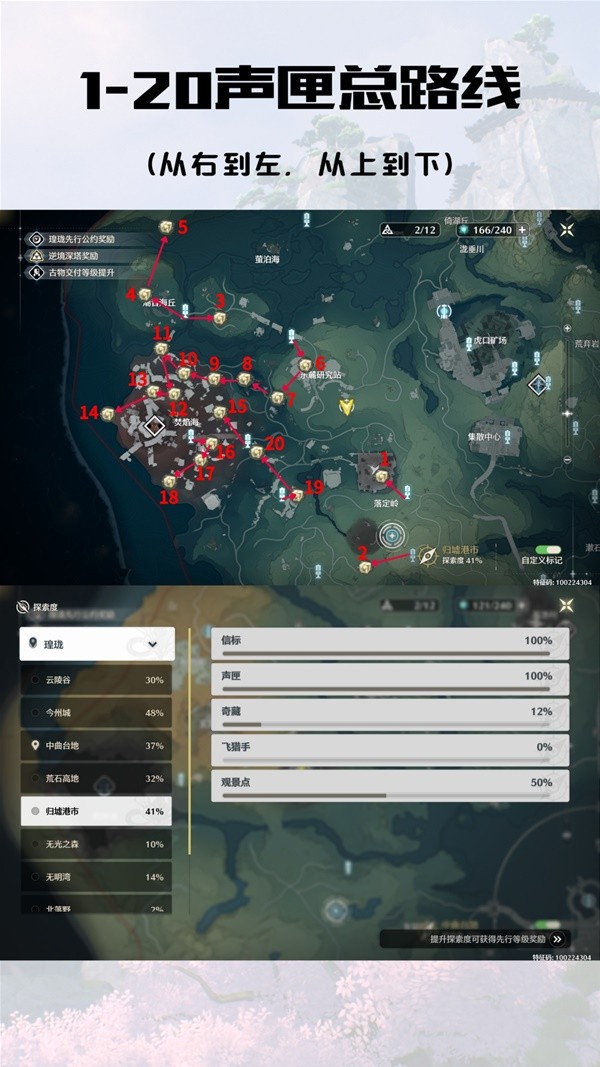This screenshot has height=1067, width=600.
Task: Choose 无光之森 in the area list
Action: click(x=97, y=845)
